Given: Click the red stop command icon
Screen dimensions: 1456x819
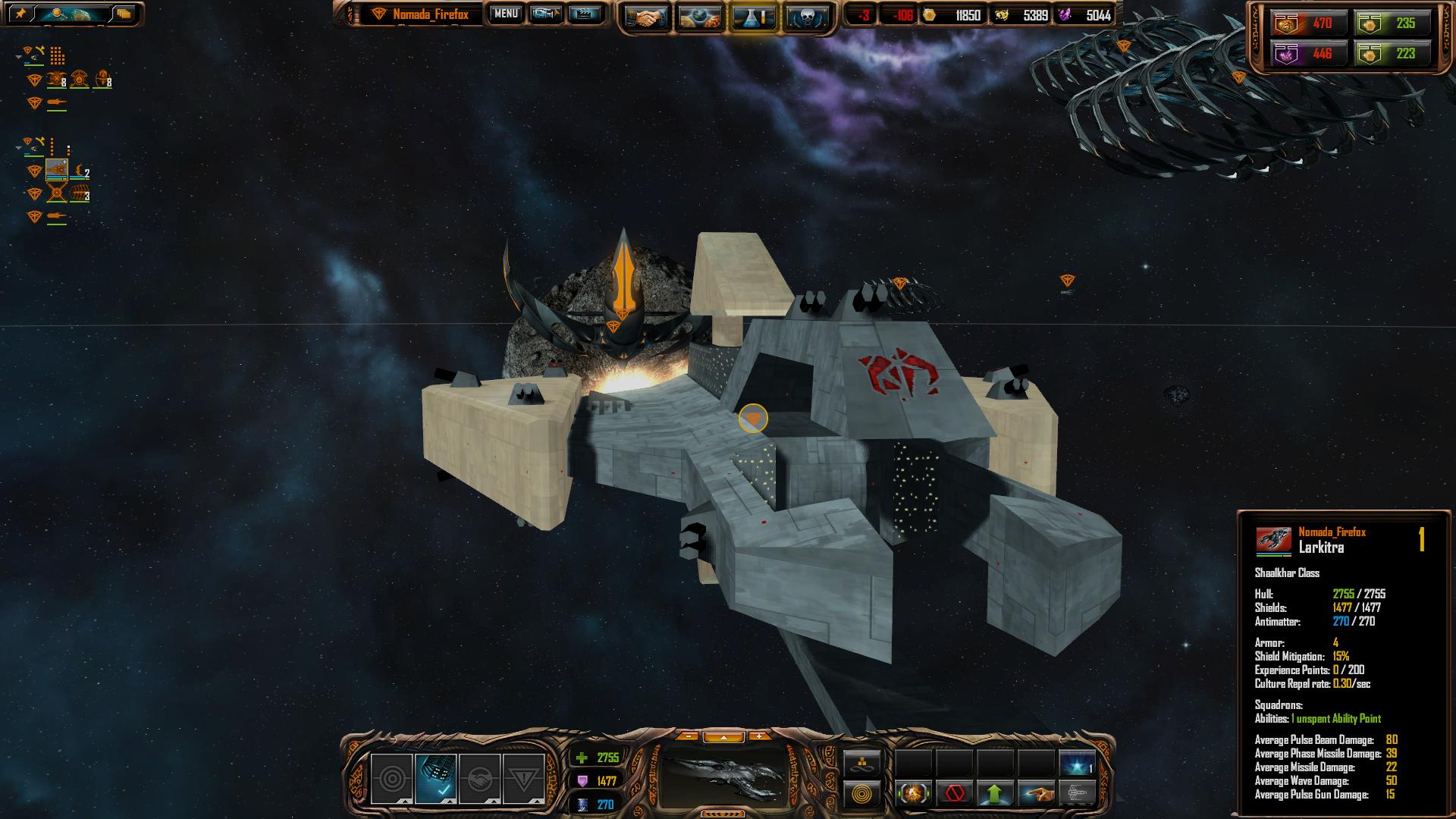Looking at the screenshot, I should pyautogui.click(x=955, y=794).
